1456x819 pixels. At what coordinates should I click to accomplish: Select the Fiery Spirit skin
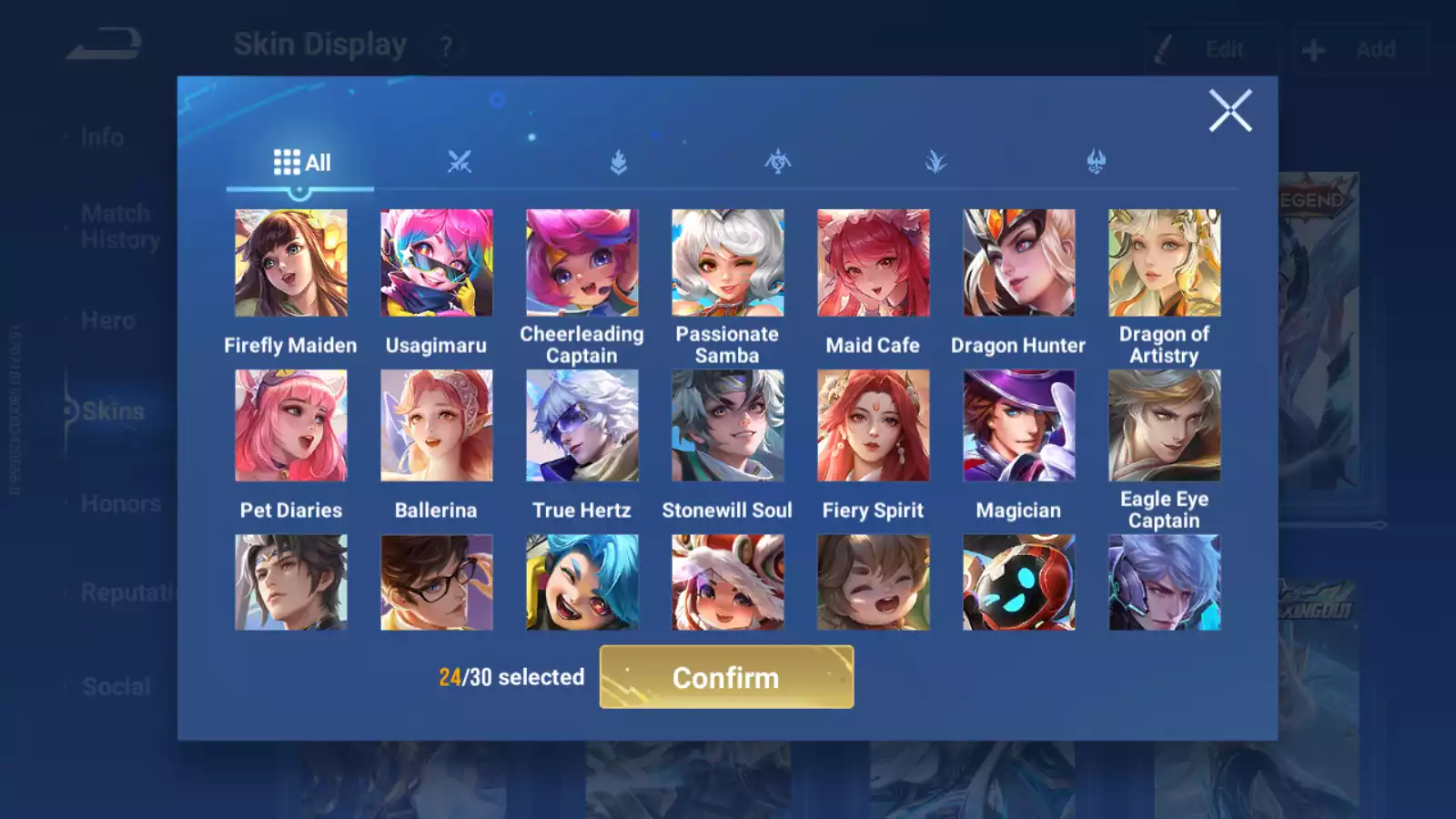click(873, 425)
